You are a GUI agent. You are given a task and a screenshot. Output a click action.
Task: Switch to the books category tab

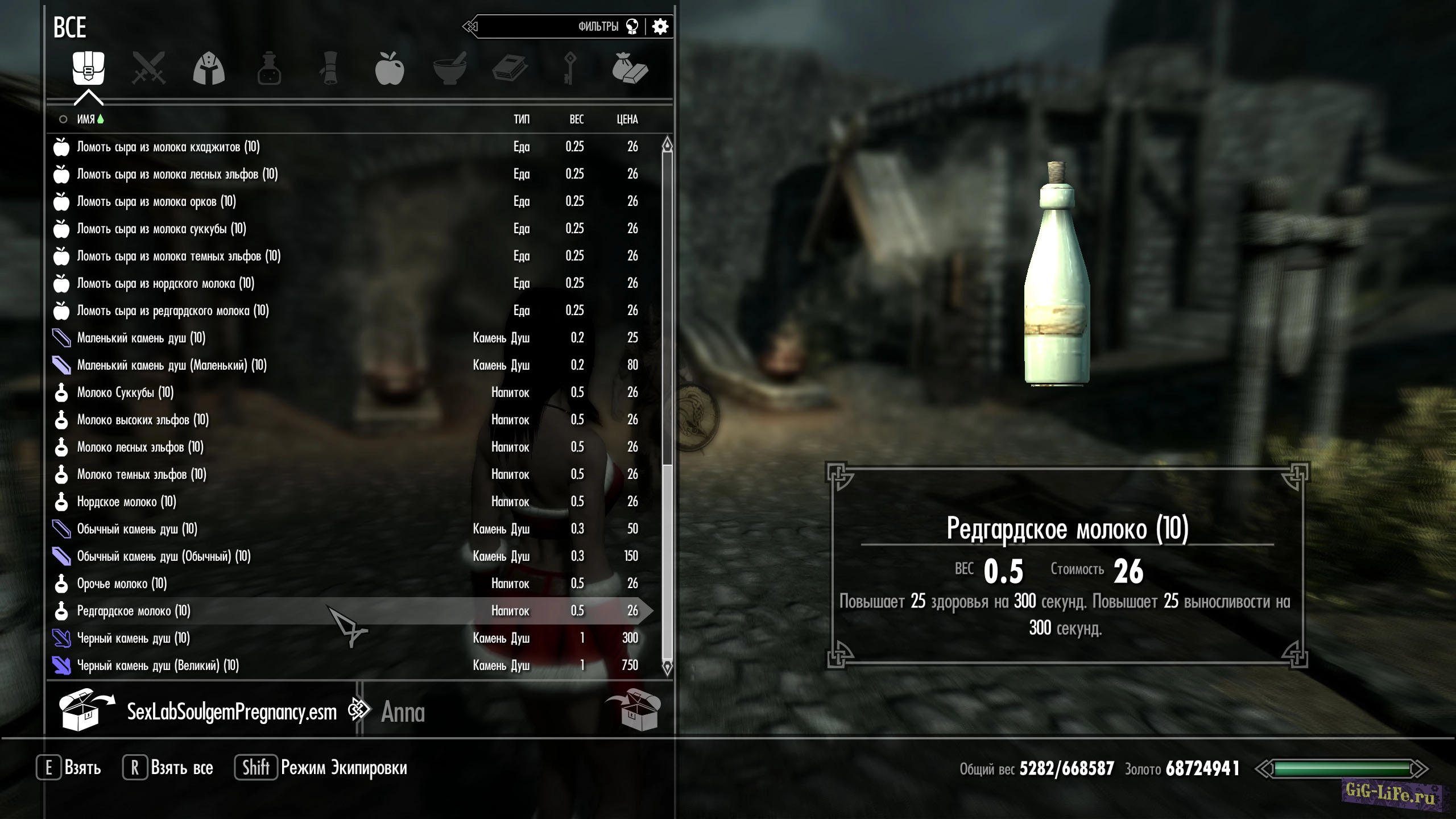pyautogui.click(x=510, y=69)
